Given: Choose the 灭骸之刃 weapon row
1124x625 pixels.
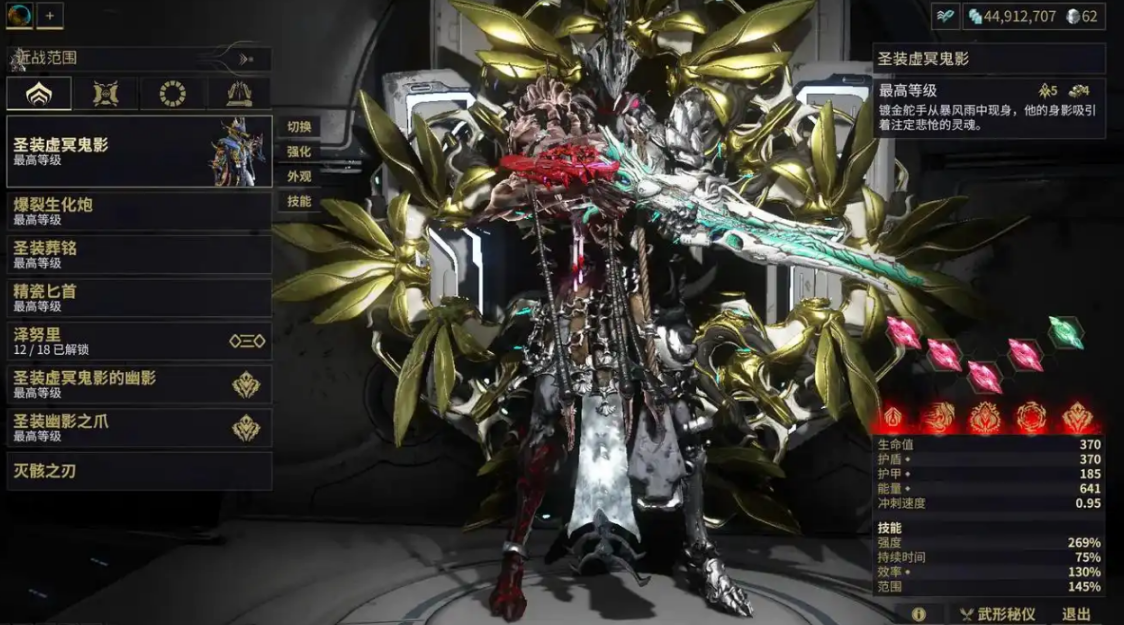Looking at the screenshot, I should [x=139, y=471].
